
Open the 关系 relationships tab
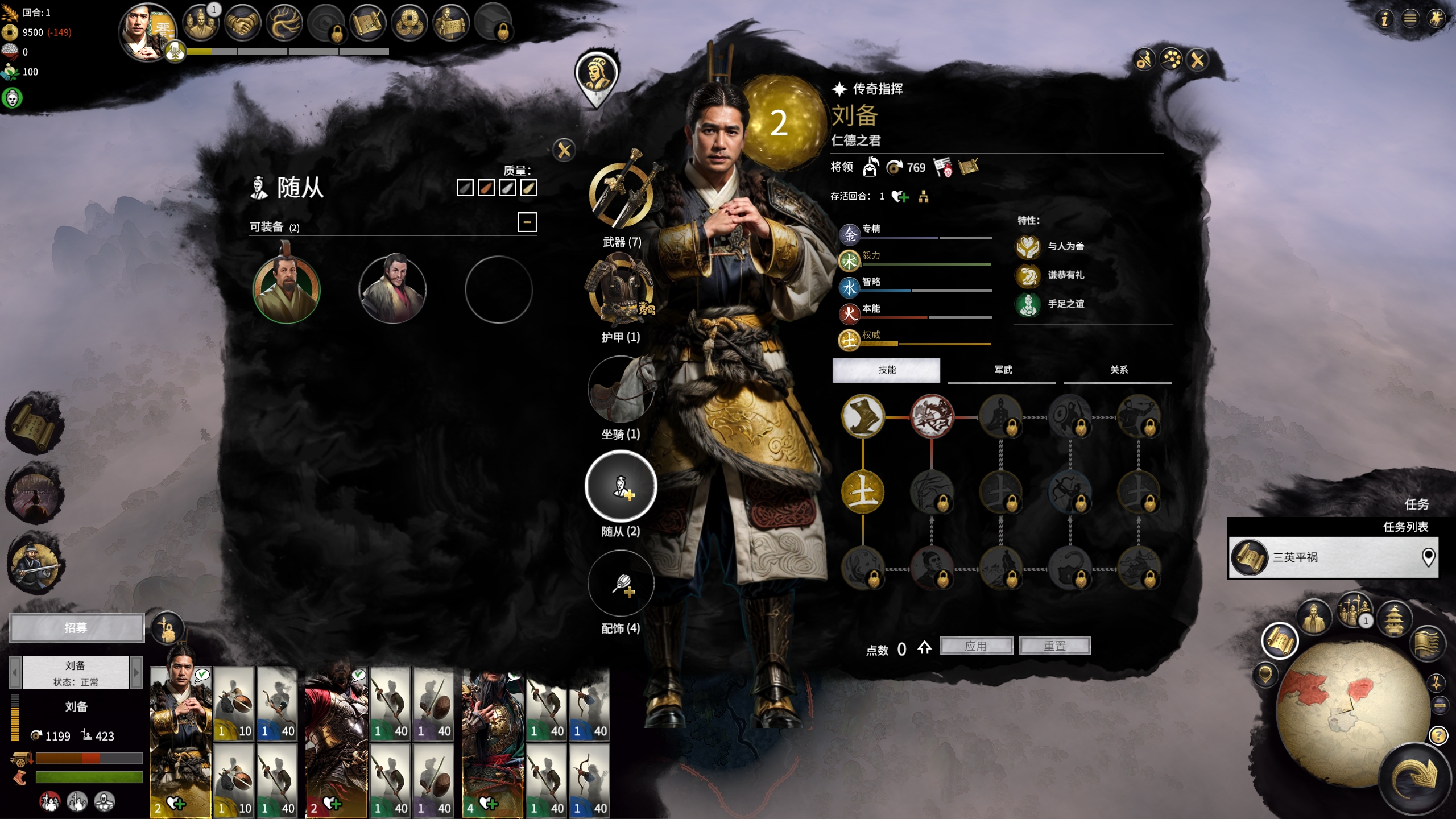(1118, 370)
